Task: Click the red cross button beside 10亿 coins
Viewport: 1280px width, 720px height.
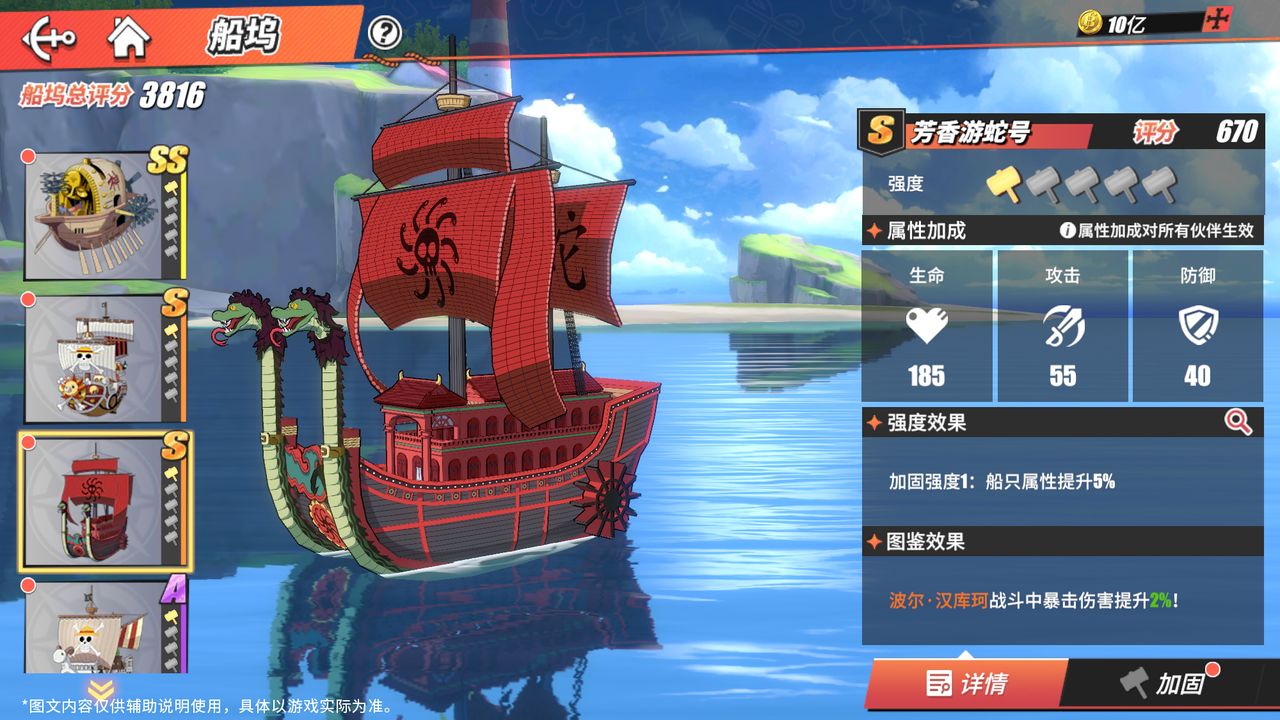Action: (x=1218, y=20)
